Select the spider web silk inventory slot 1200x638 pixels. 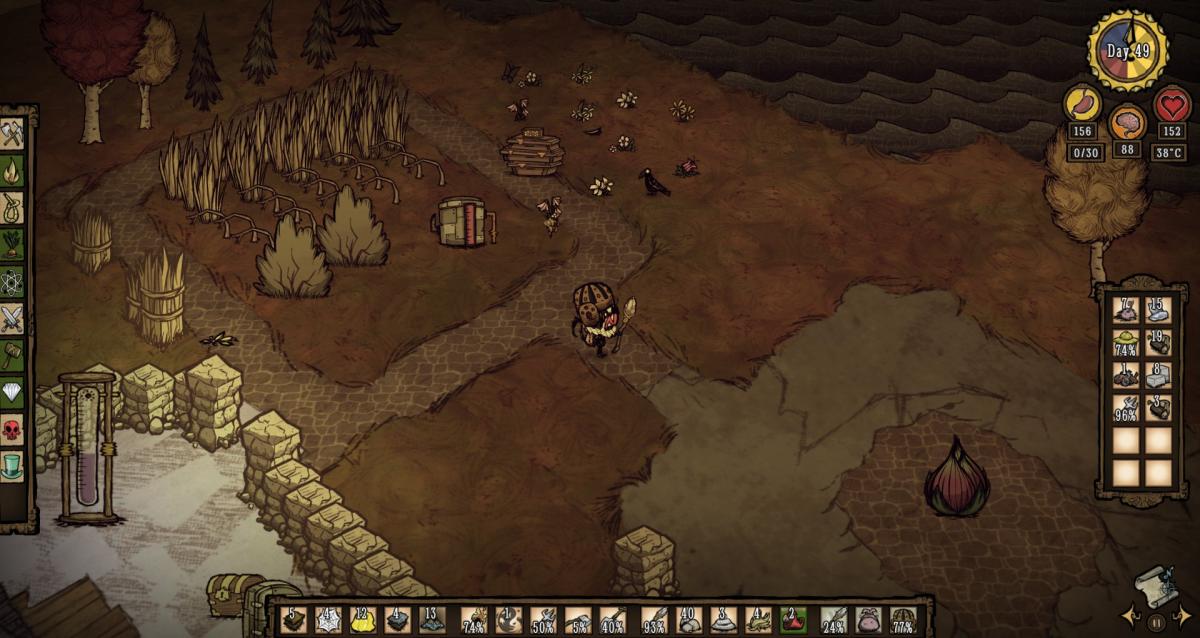(x=328, y=620)
